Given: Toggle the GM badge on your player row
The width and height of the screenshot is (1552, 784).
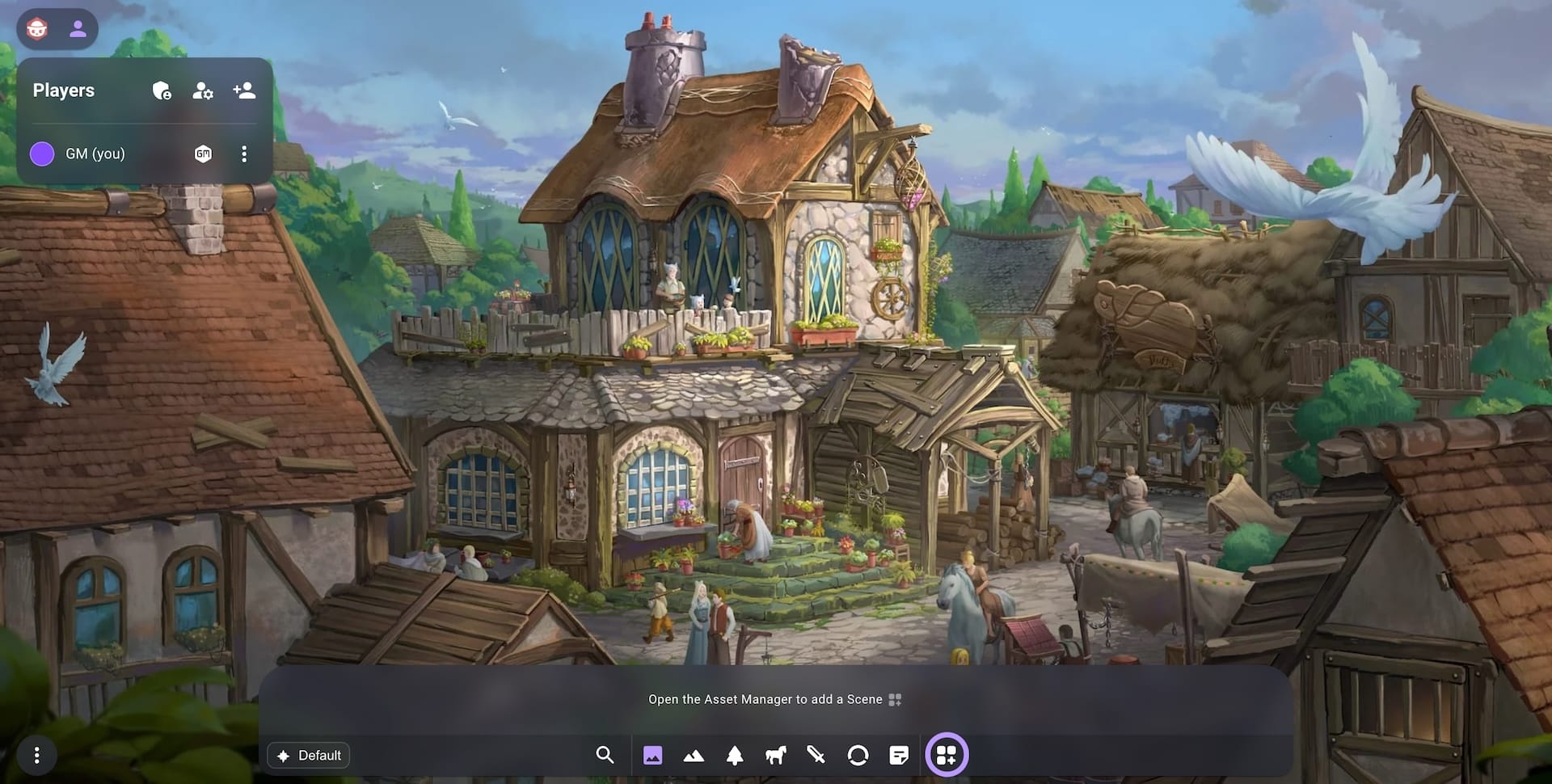Looking at the screenshot, I should tap(203, 154).
